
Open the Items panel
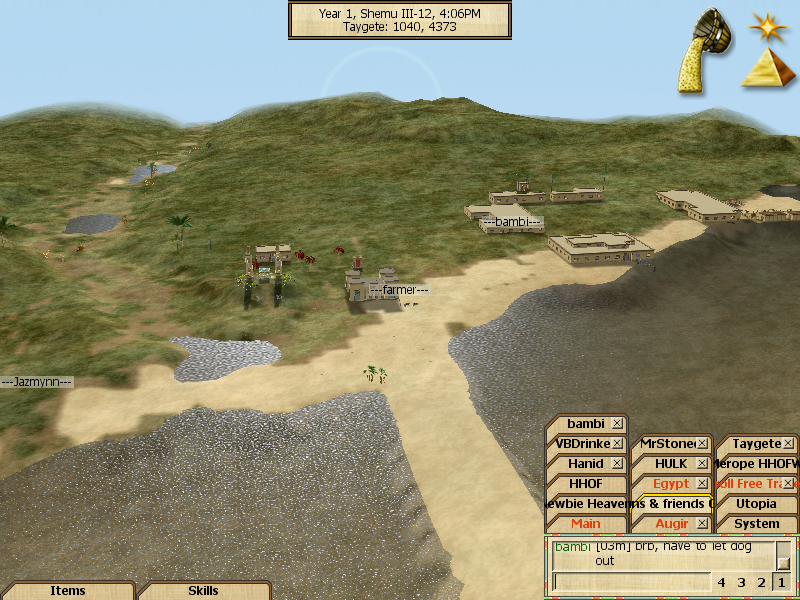67,591
